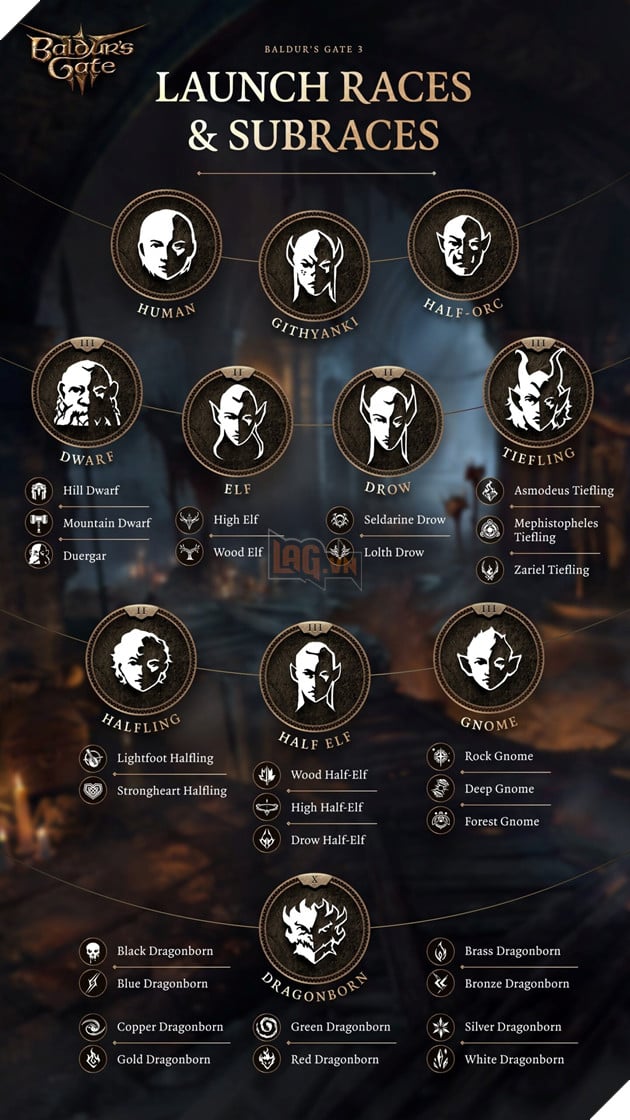
Task: Select the Lolth Drow subrace icon
Action: click(x=340, y=552)
